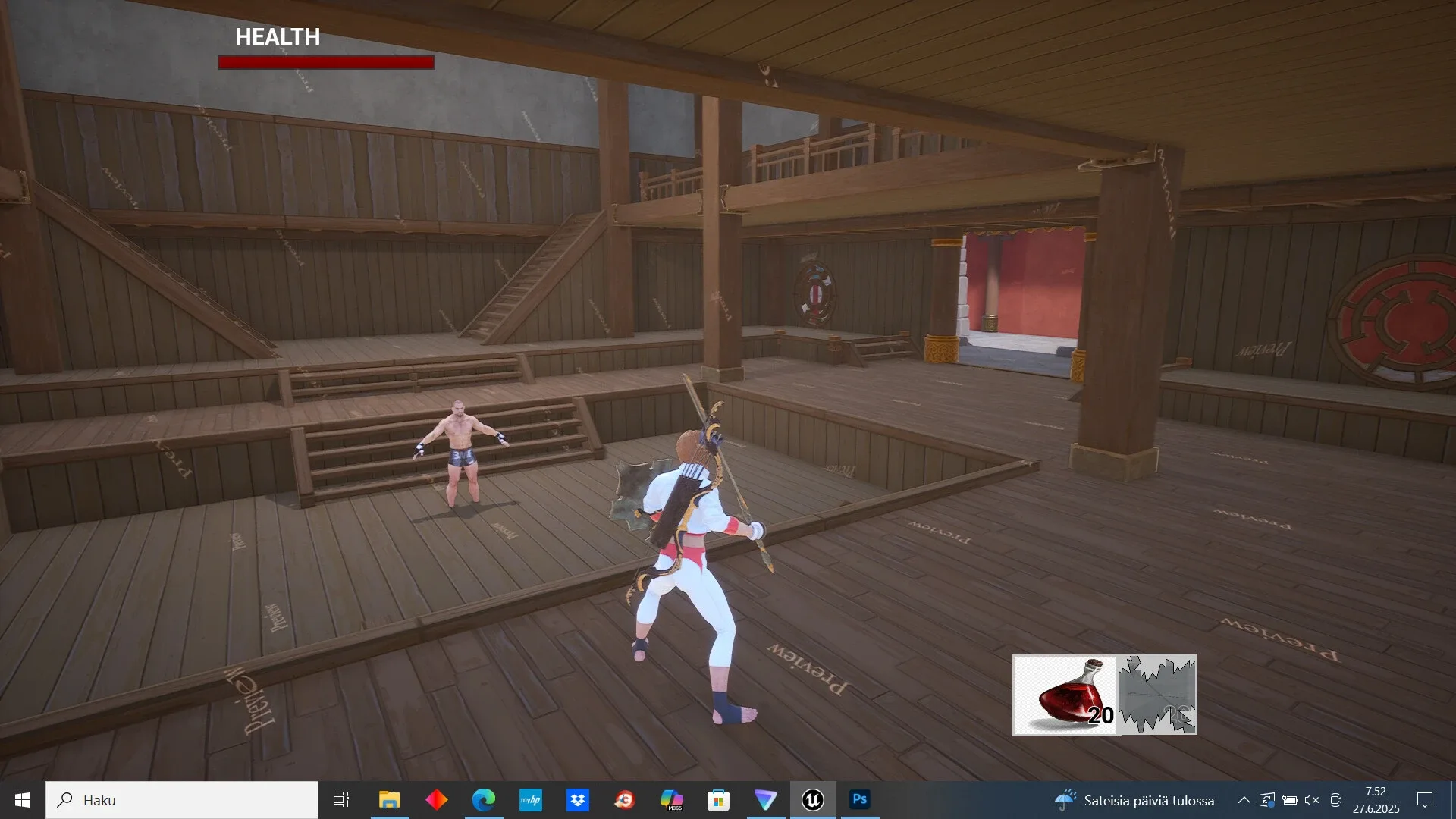Screen dimensions: 1456x819
Task: Select the health potion in the hotbar
Action: [1065, 694]
